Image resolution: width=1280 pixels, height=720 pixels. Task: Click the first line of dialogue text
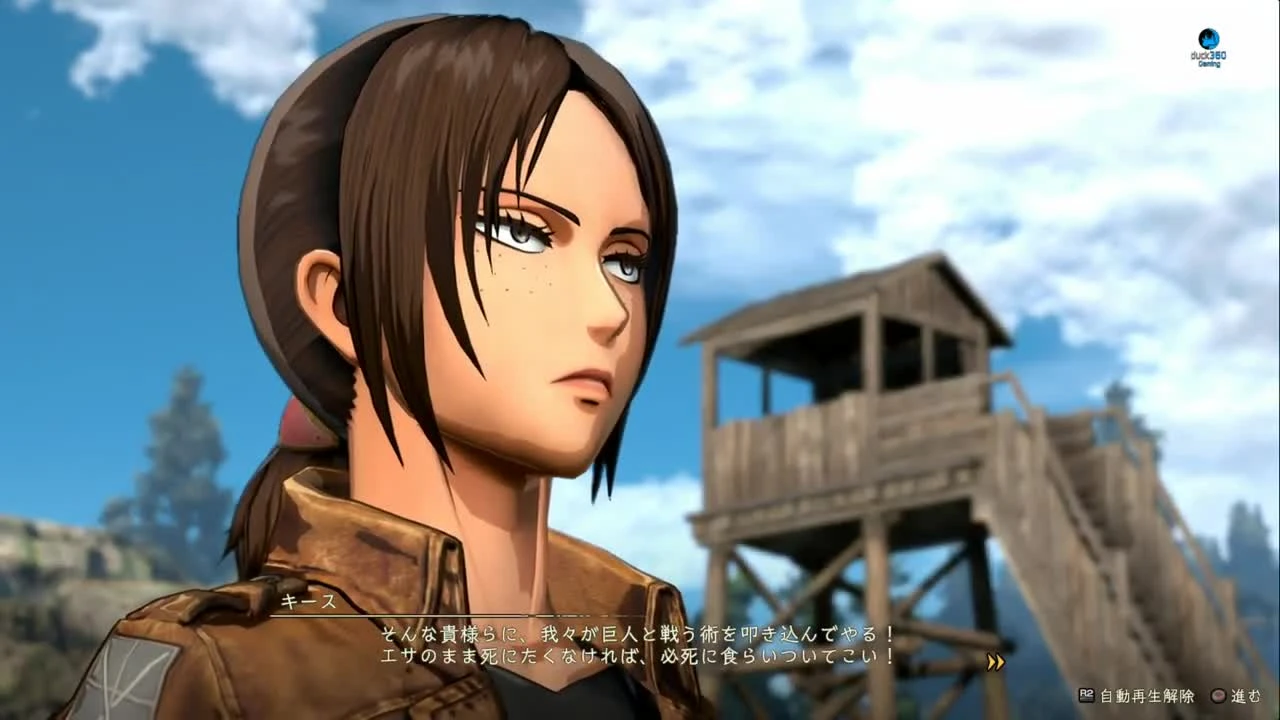click(636, 634)
